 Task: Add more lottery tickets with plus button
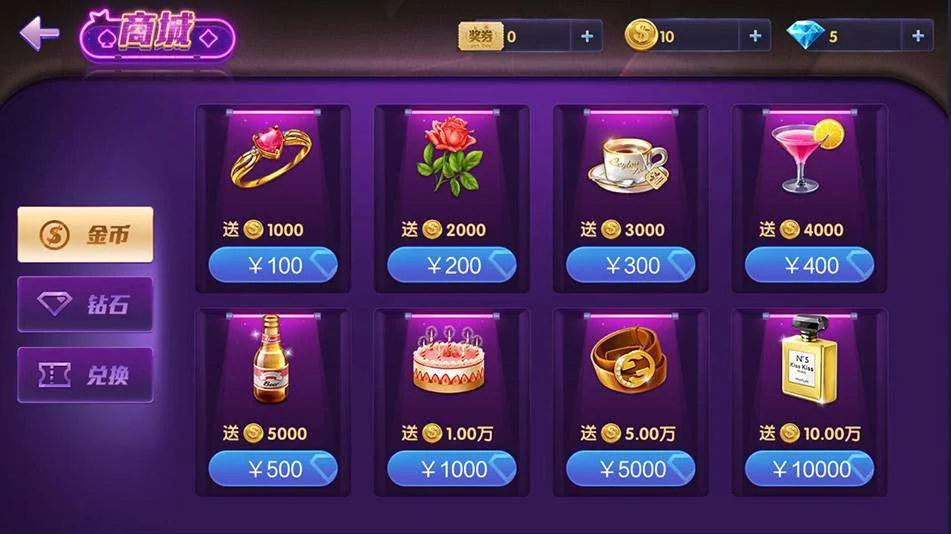coord(586,37)
